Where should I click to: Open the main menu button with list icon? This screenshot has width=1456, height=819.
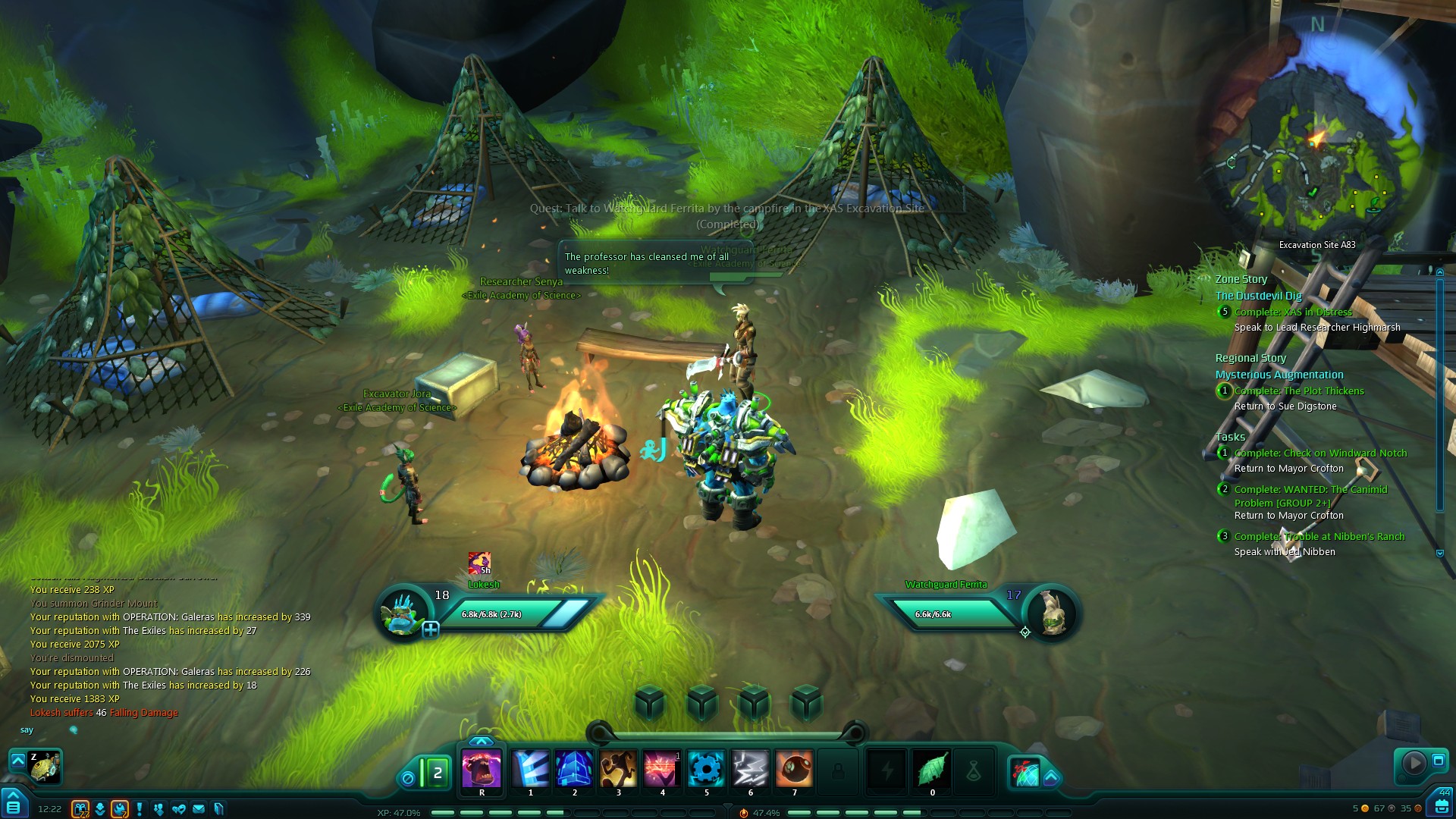(x=13, y=805)
